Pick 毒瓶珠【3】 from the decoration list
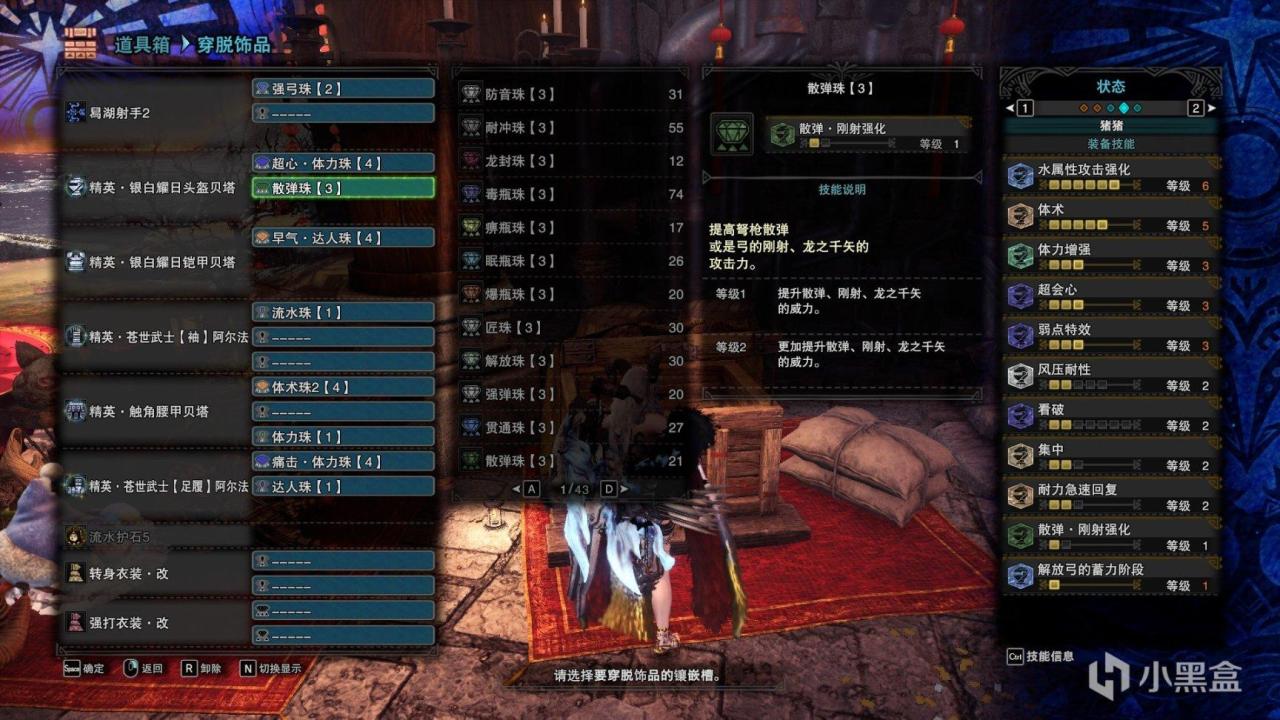The width and height of the screenshot is (1280, 720). (x=570, y=194)
